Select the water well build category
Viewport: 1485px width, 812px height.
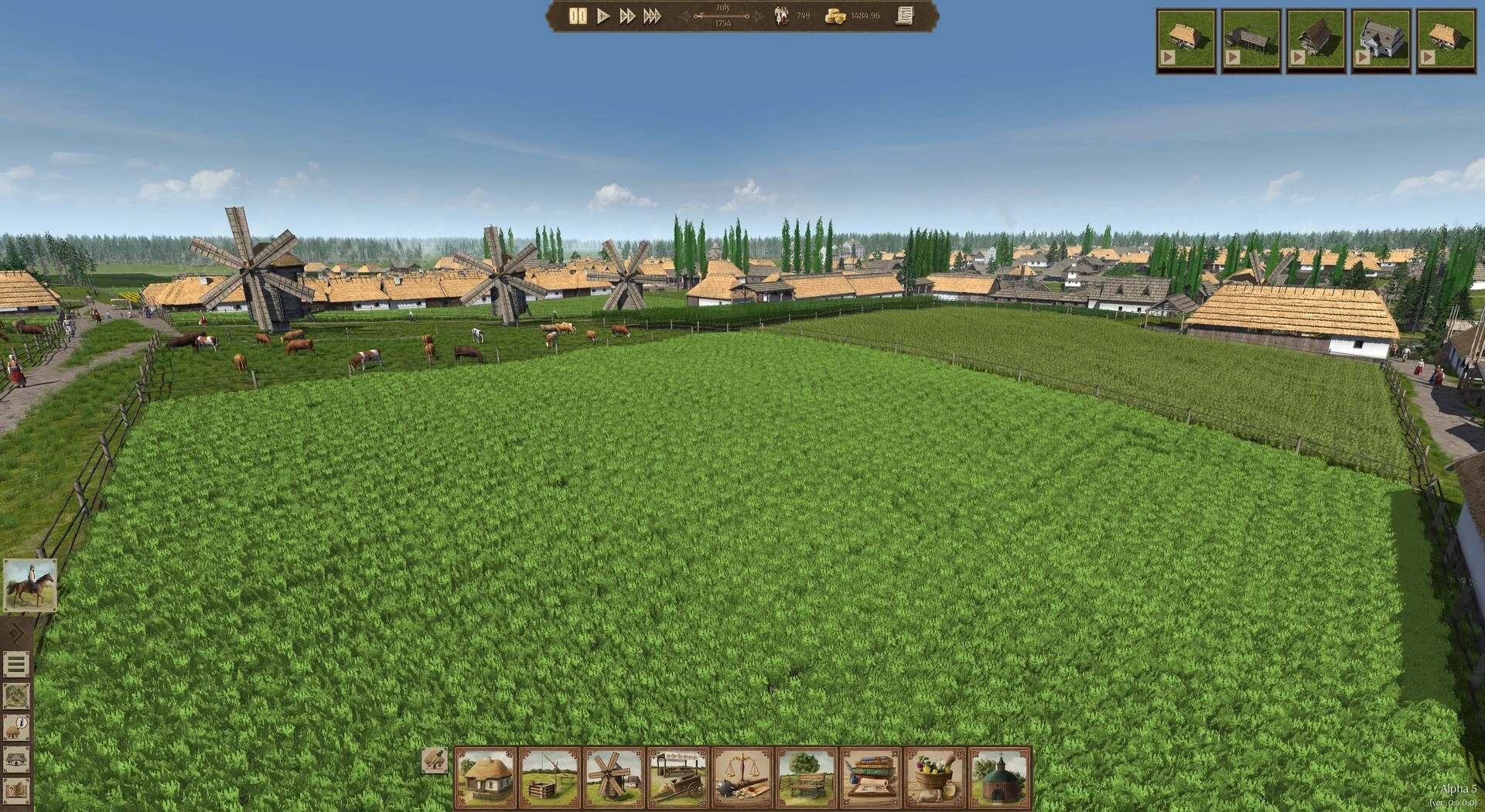pyautogui.click(x=550, y=777)
